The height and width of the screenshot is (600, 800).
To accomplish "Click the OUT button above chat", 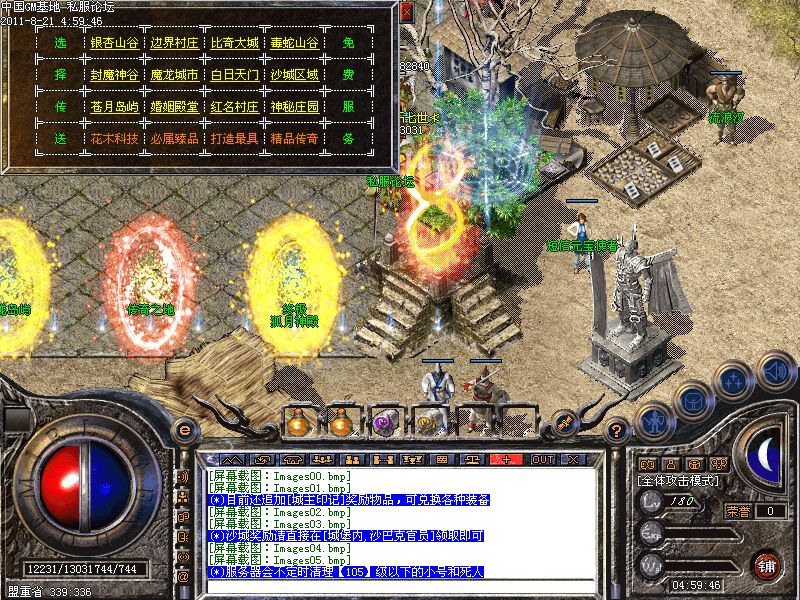I will coord(542,458).
